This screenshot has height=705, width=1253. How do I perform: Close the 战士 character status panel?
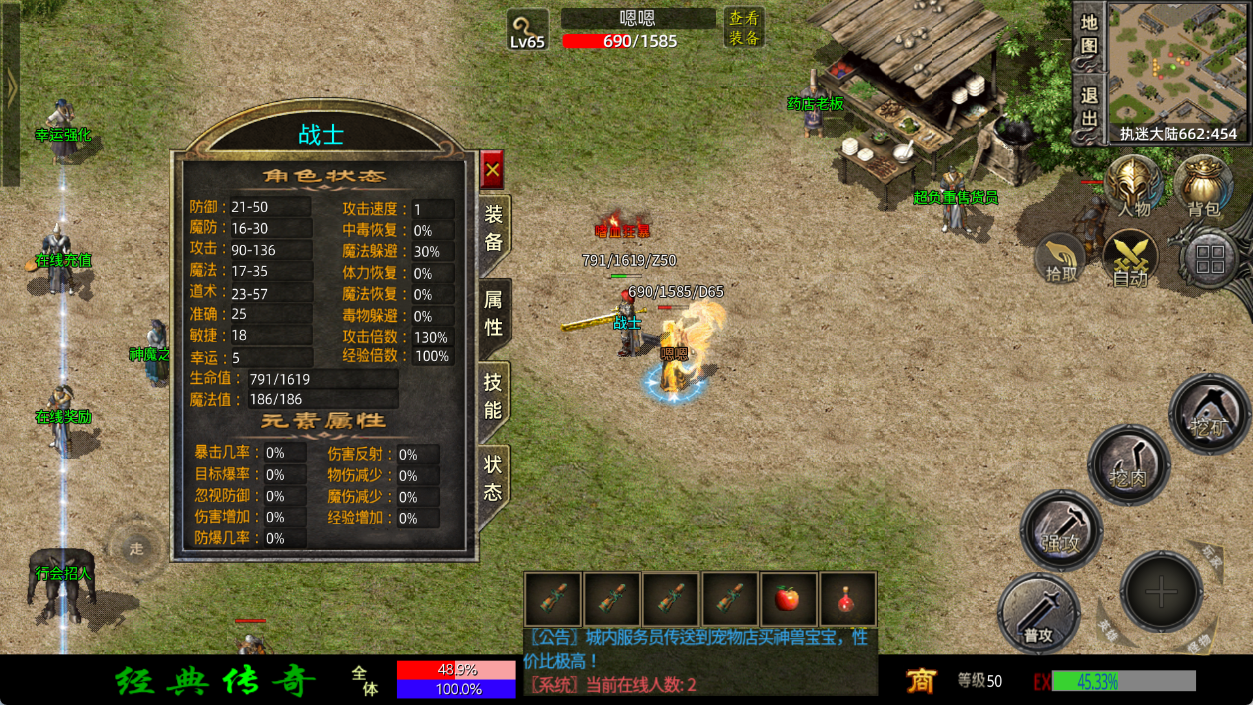492,170
